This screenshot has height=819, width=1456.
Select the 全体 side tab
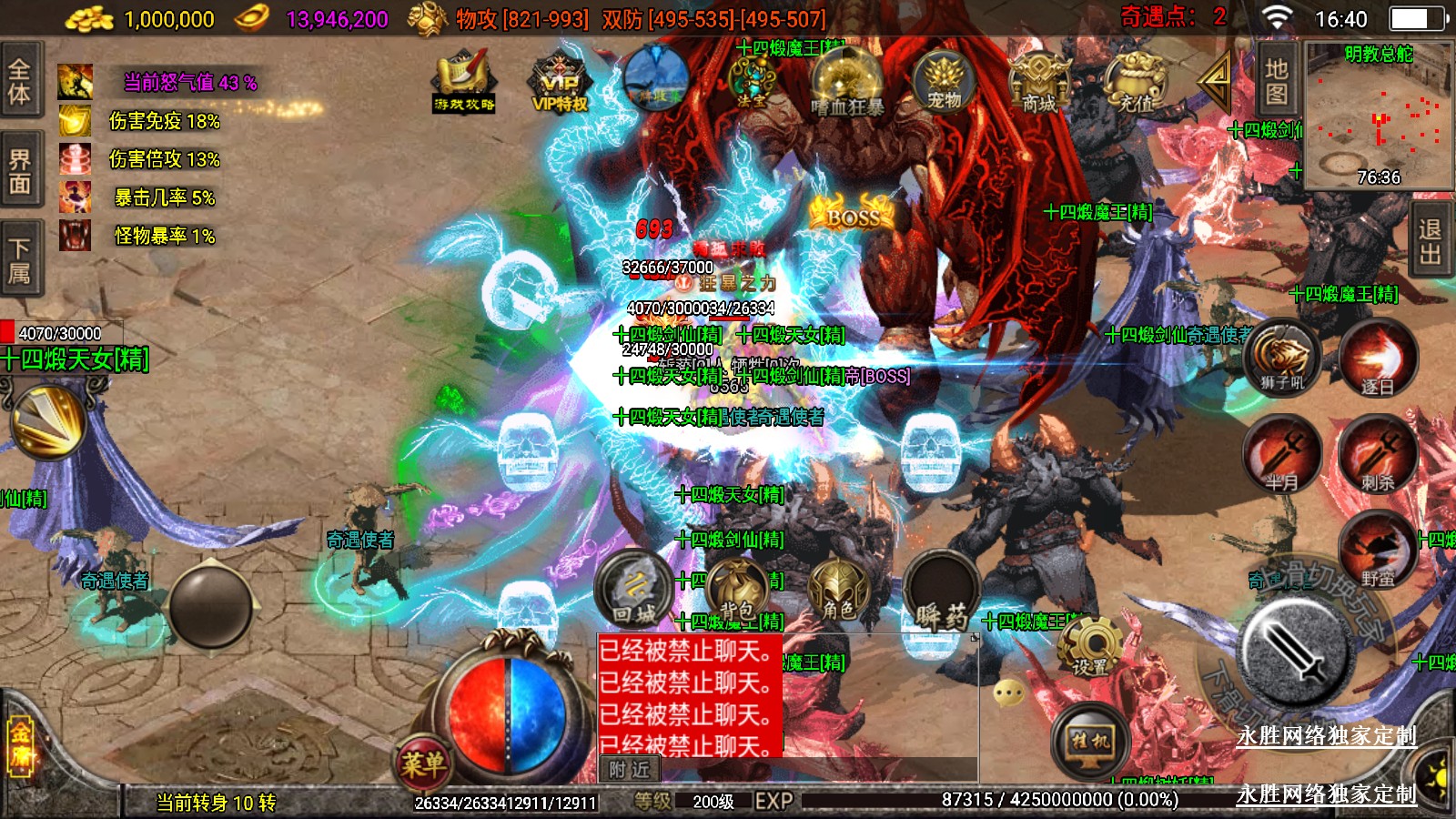coord(20,80)
